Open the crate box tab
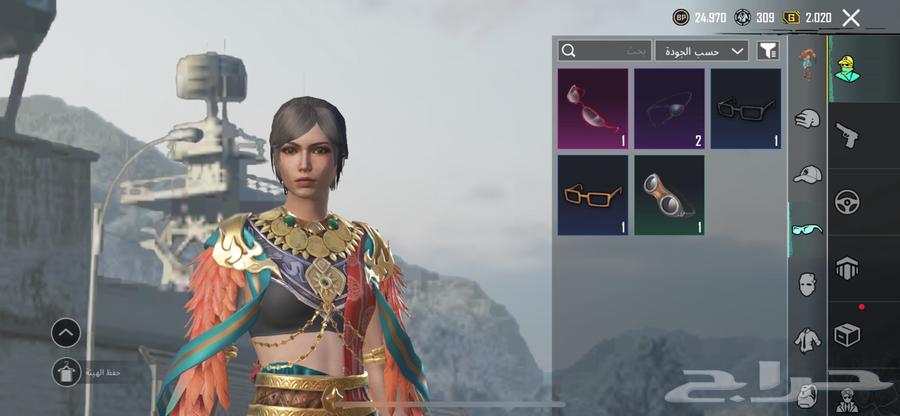Screen dimensions: 900x416 (848, 335)
